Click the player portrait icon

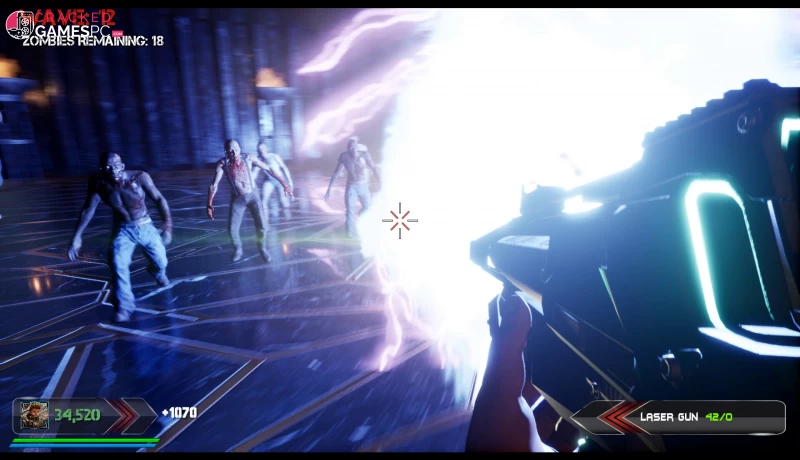[34, 415]
